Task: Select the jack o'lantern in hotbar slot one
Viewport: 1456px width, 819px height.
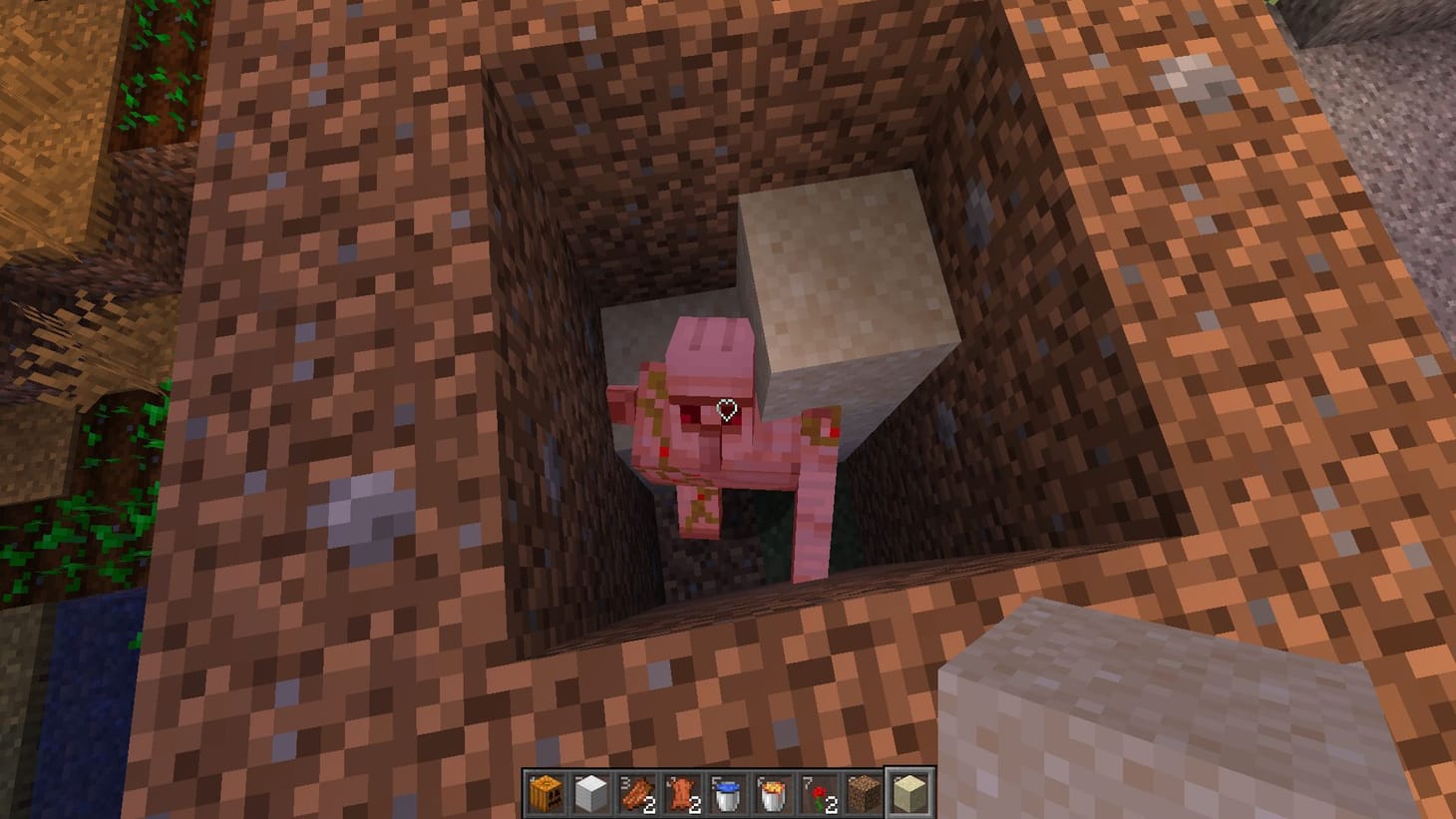Action: click(x=546, y=793)
